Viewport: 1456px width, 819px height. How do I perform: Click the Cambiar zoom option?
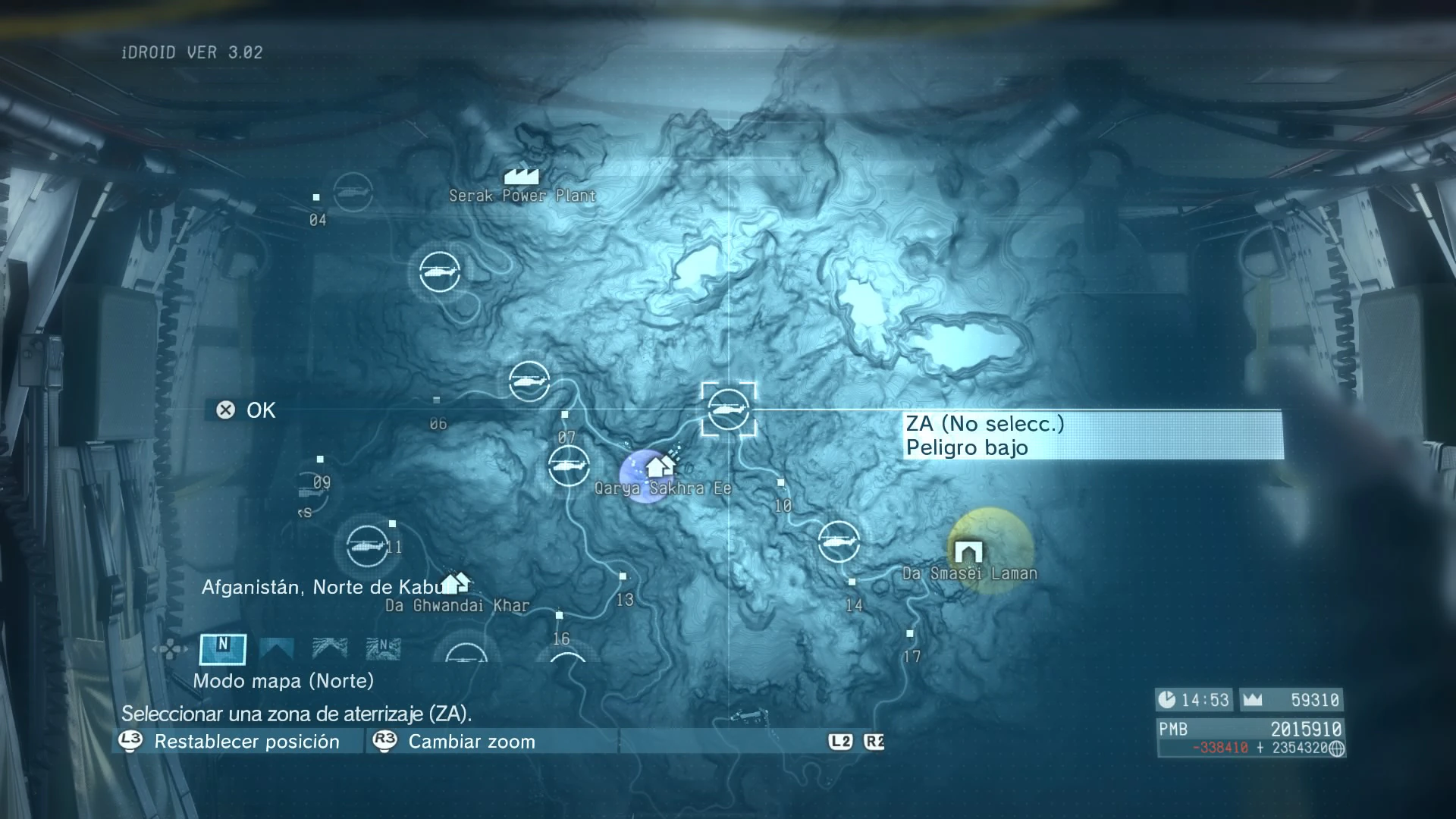click(472, 742)
